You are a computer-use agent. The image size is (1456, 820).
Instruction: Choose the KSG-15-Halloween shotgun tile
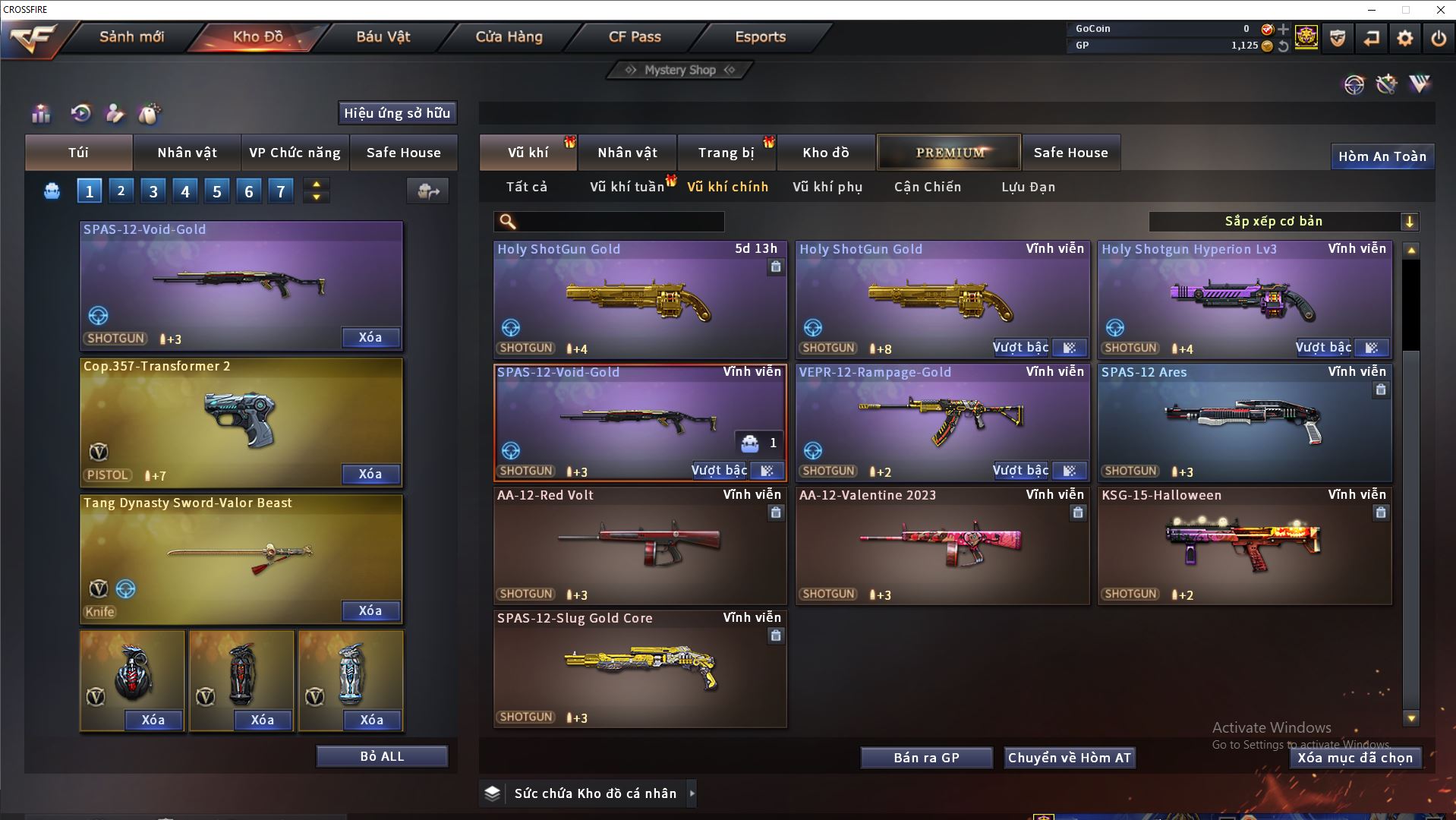click(x=1244, y=543)
